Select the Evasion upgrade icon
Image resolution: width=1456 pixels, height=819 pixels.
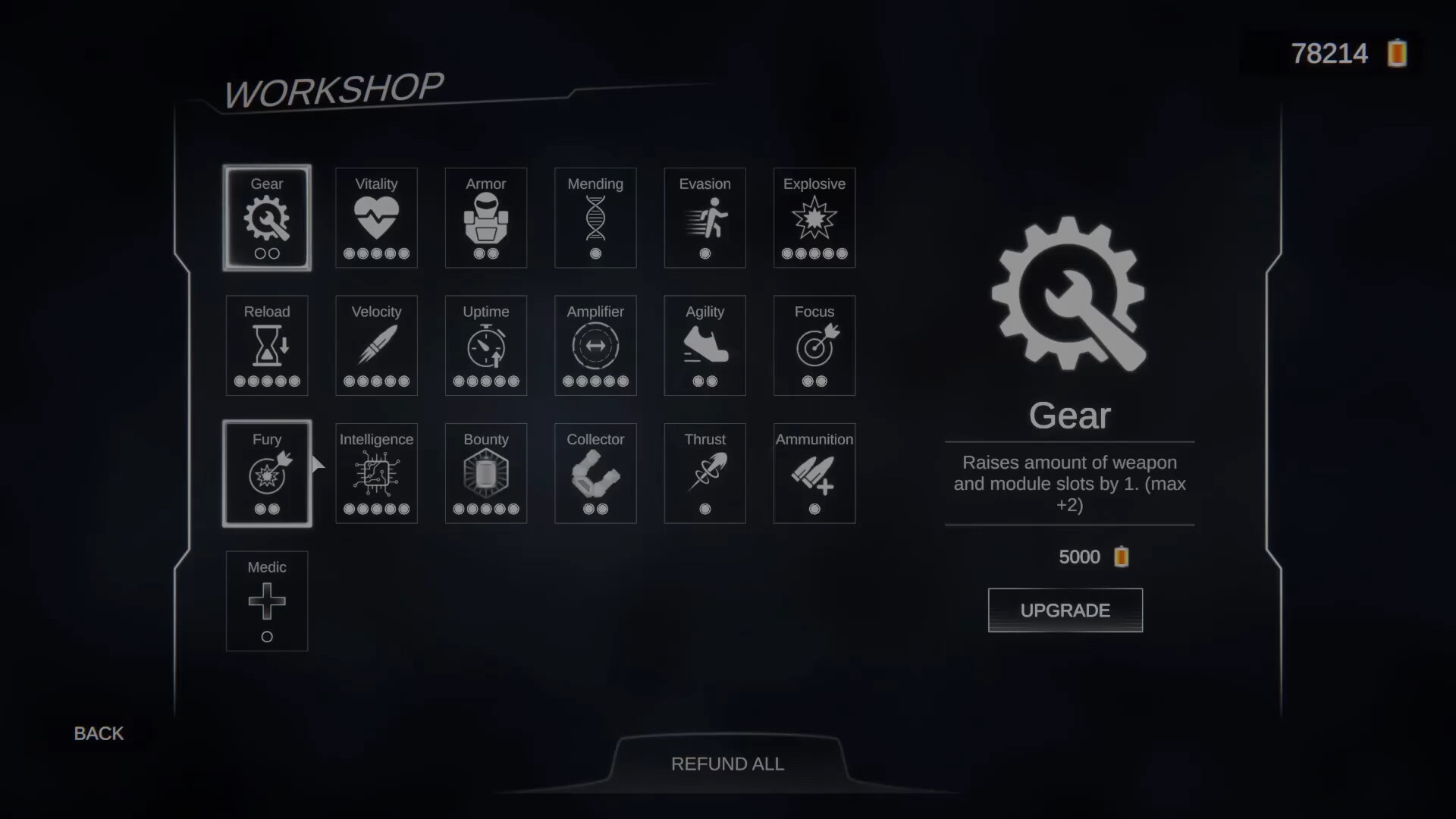pos(704,218)
